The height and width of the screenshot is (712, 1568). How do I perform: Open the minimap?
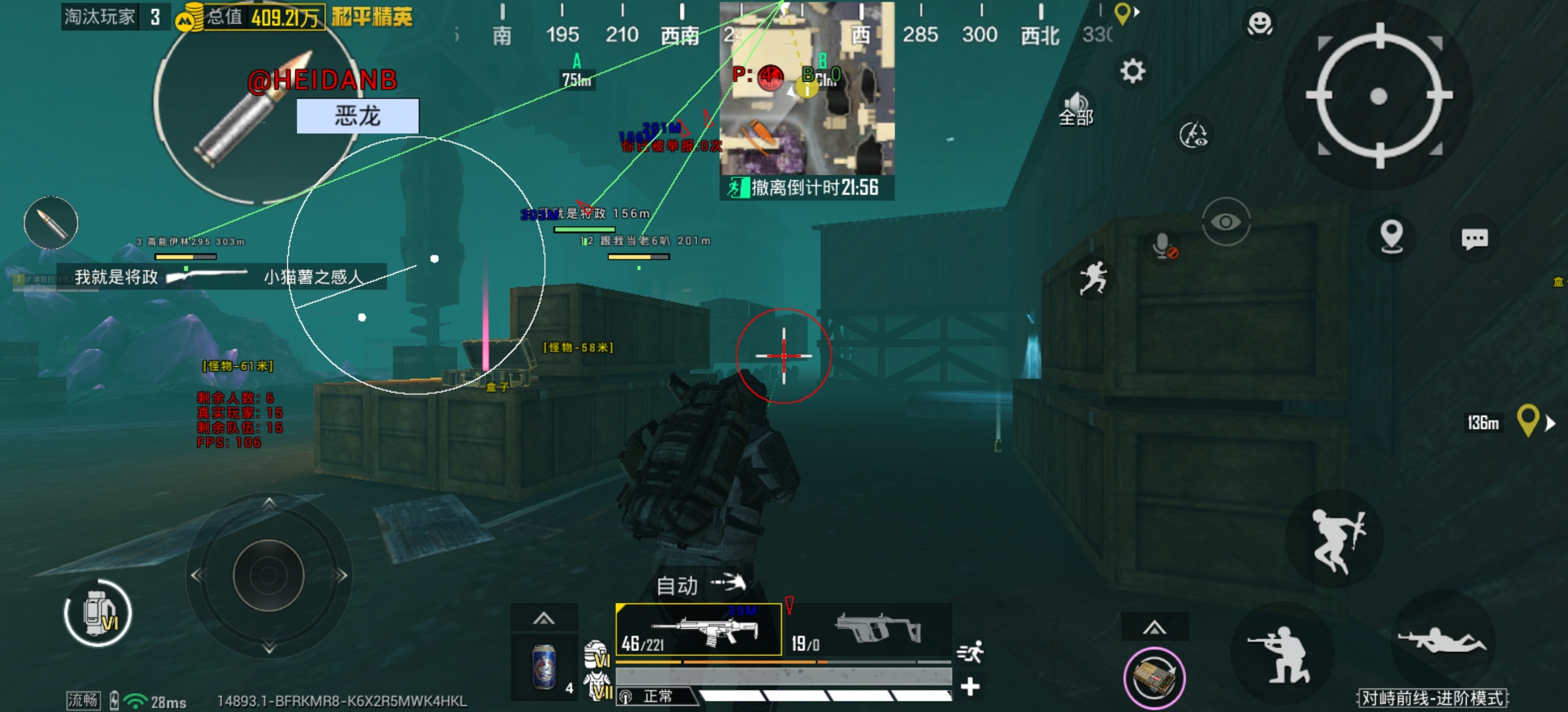coord(806,88)
